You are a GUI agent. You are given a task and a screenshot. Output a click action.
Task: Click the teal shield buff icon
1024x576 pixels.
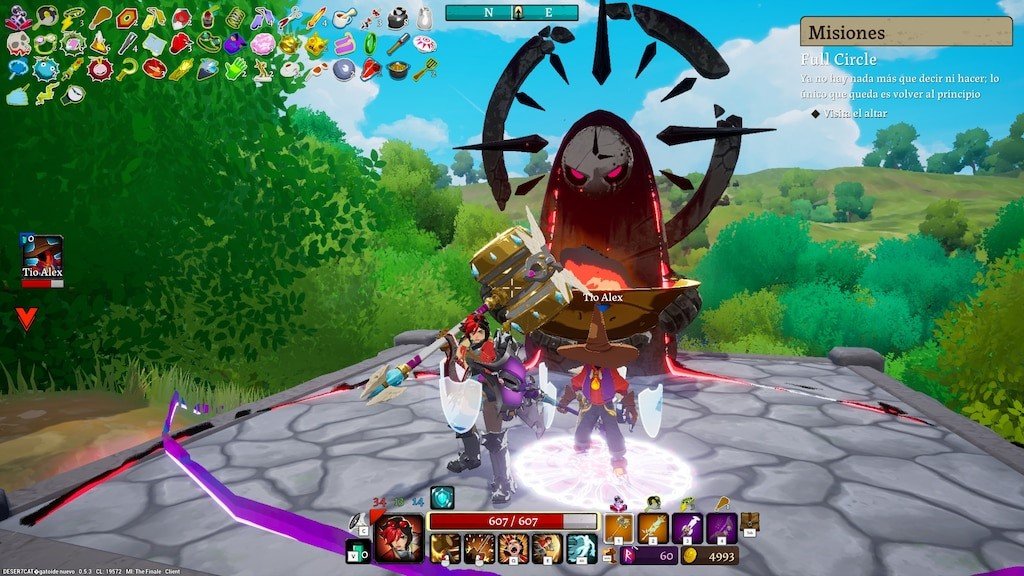click(442, 497)
